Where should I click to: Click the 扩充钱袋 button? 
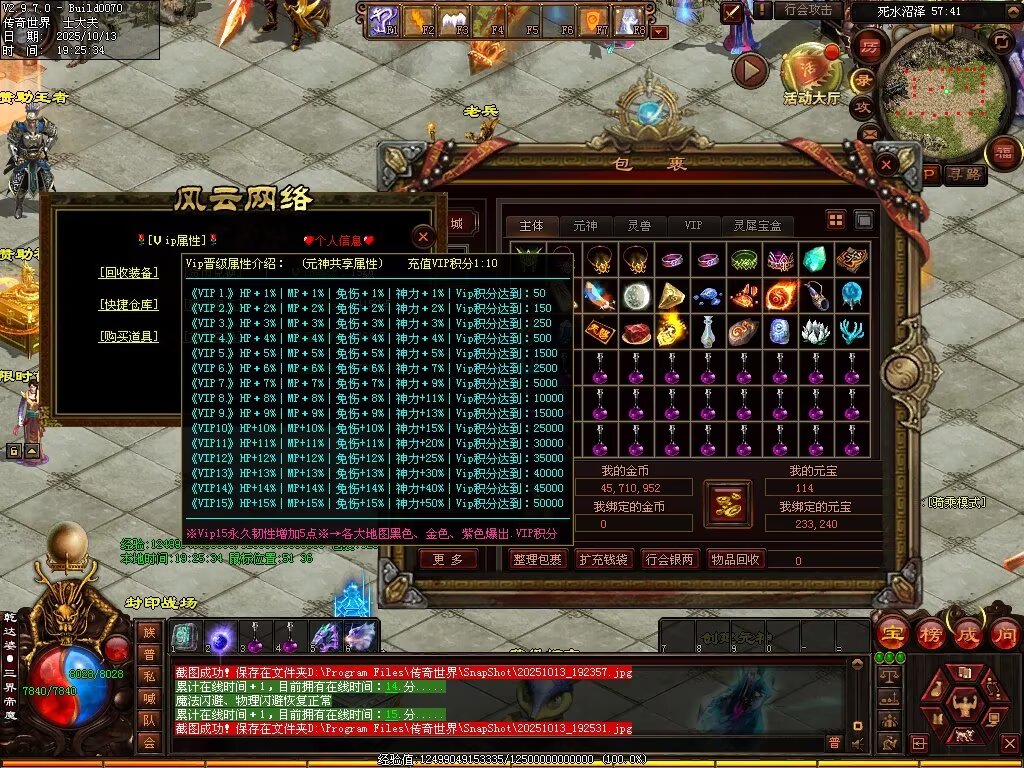604,560
